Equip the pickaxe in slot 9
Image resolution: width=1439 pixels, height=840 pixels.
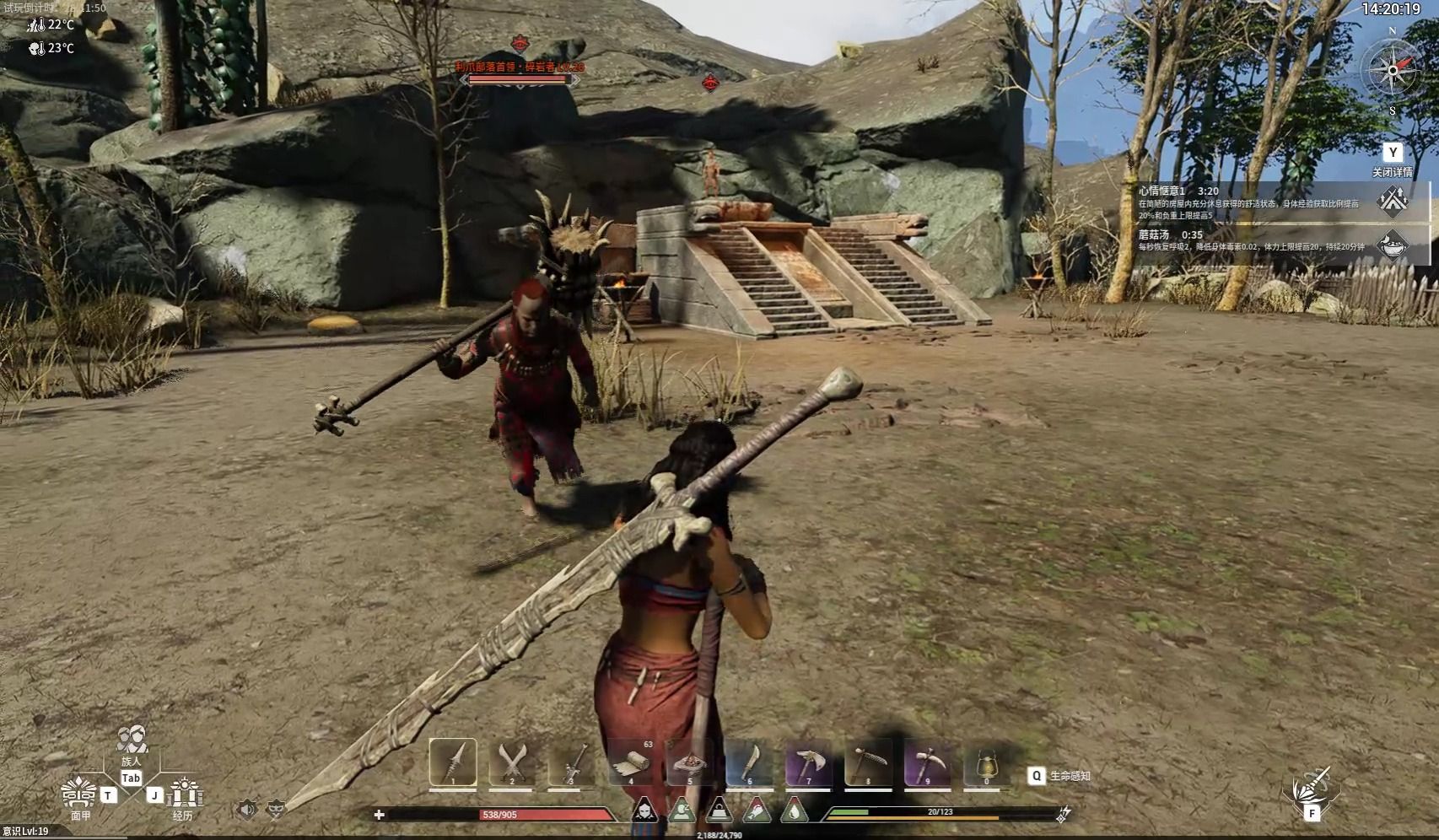click(x=927, y=764)
